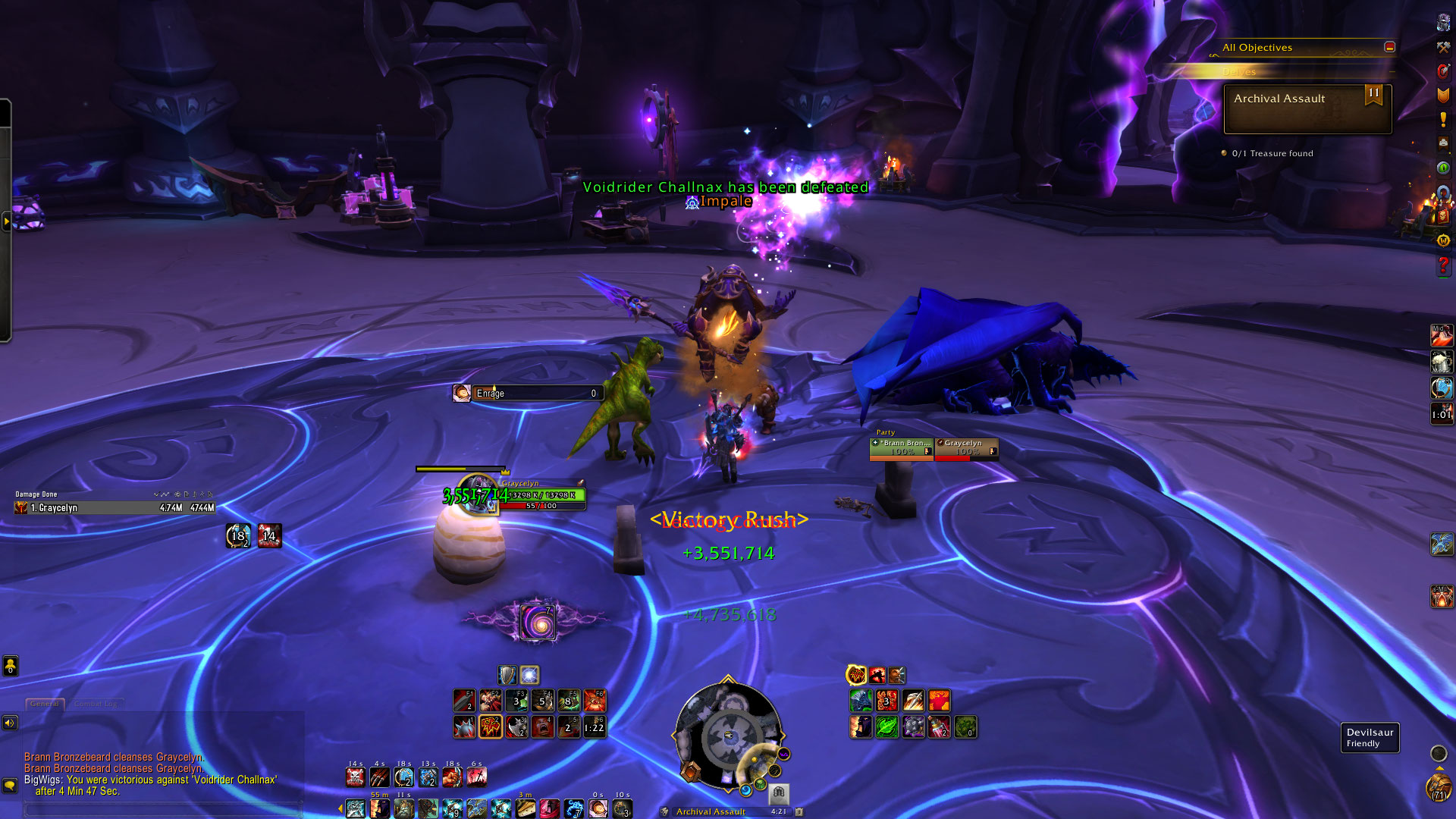Open the yellow exclamation mark quest log button
The width and height of the screenshot is (1456, 819).
coord(1442,120)
